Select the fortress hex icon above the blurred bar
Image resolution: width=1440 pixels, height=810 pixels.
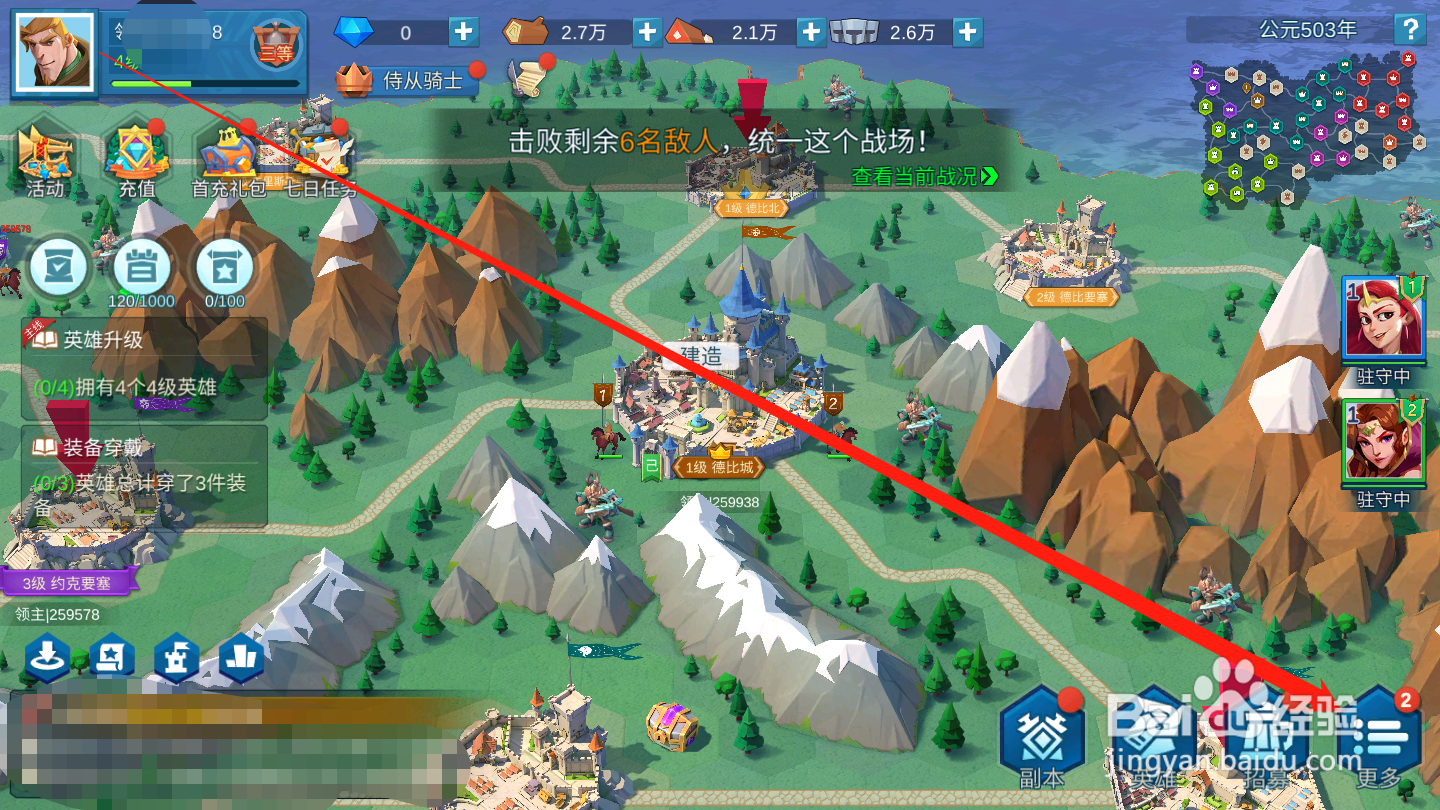click(177, 660)
